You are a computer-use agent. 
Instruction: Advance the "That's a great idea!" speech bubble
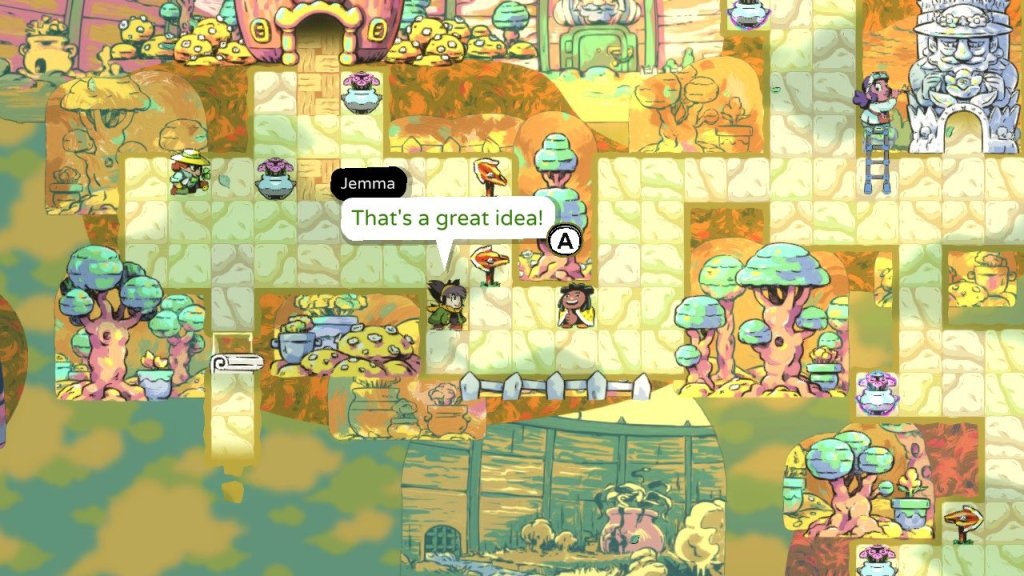[566, 240]
